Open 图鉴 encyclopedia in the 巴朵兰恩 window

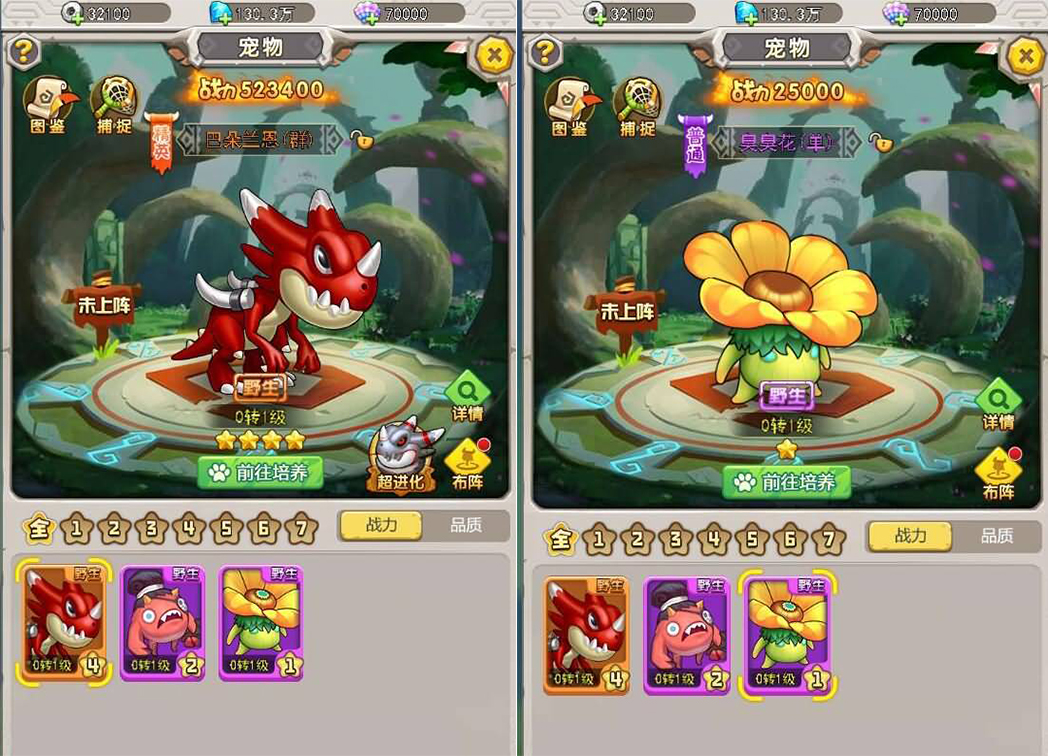pos(46,105)
